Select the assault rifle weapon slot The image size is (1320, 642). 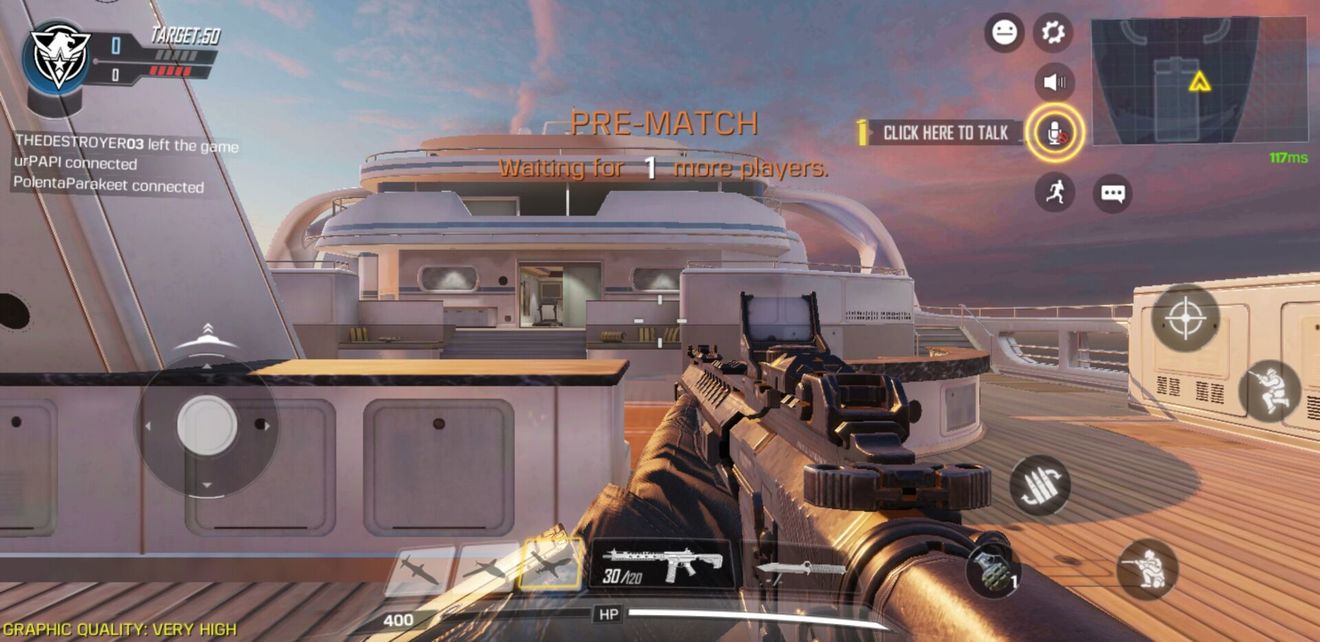660,566
